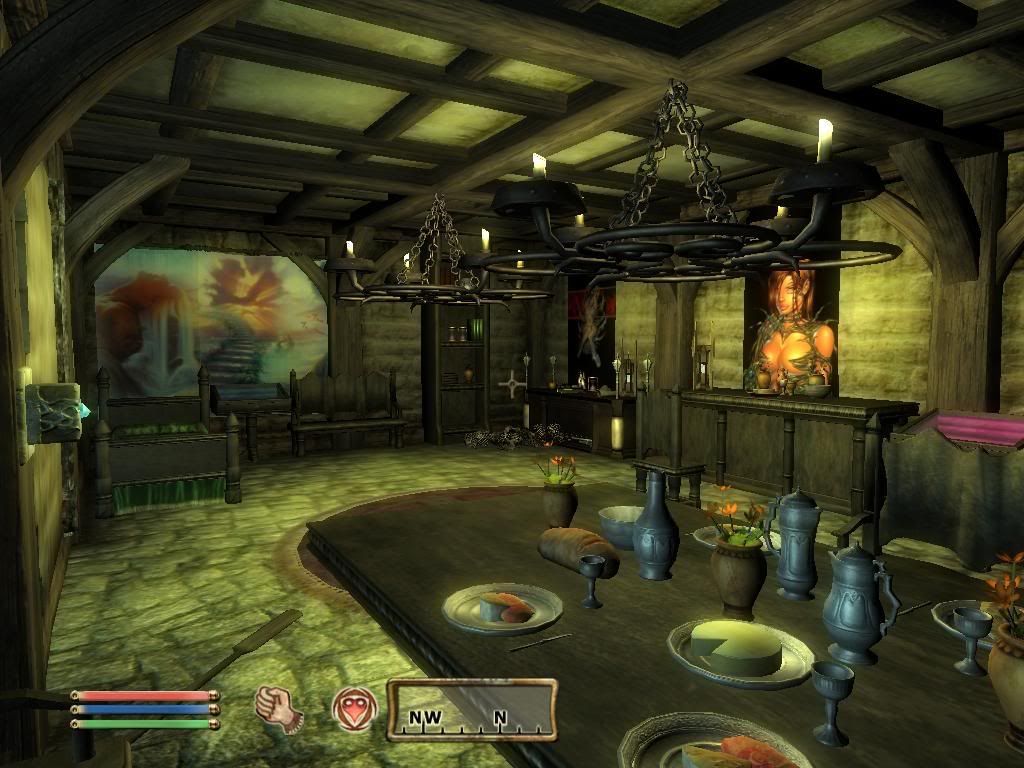This screenshot has width=1024, height=768.
Task: Click the compass direction bar
Action: coord(472,710)
